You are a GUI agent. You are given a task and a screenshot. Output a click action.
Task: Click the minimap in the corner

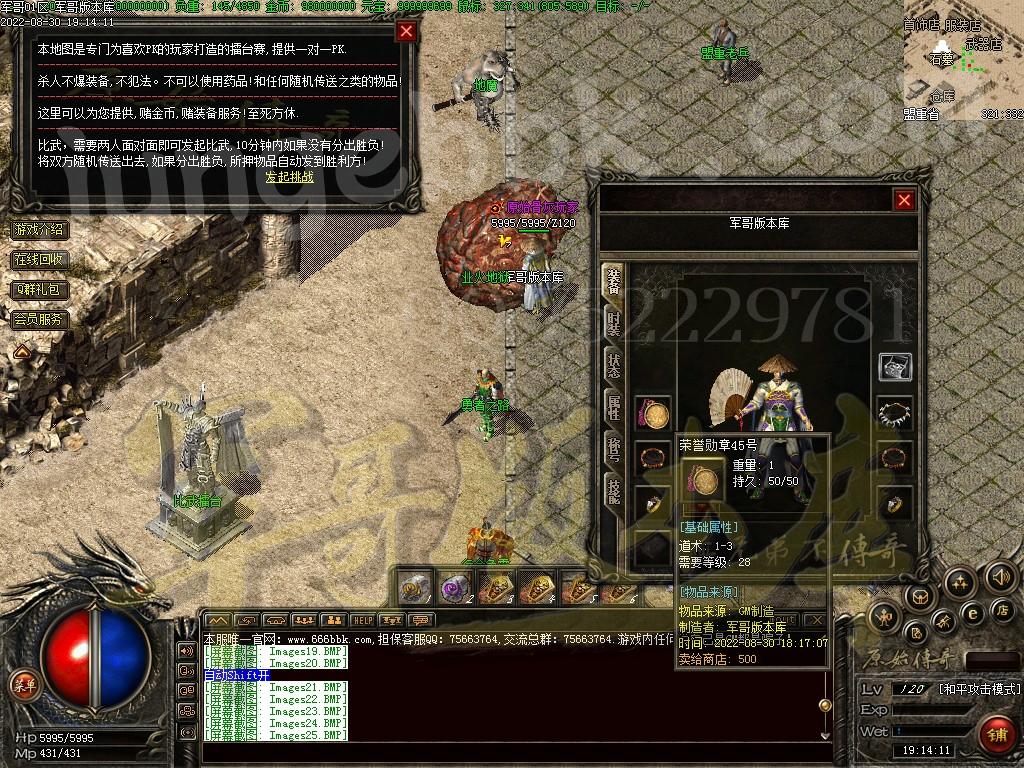coord(962,62)
